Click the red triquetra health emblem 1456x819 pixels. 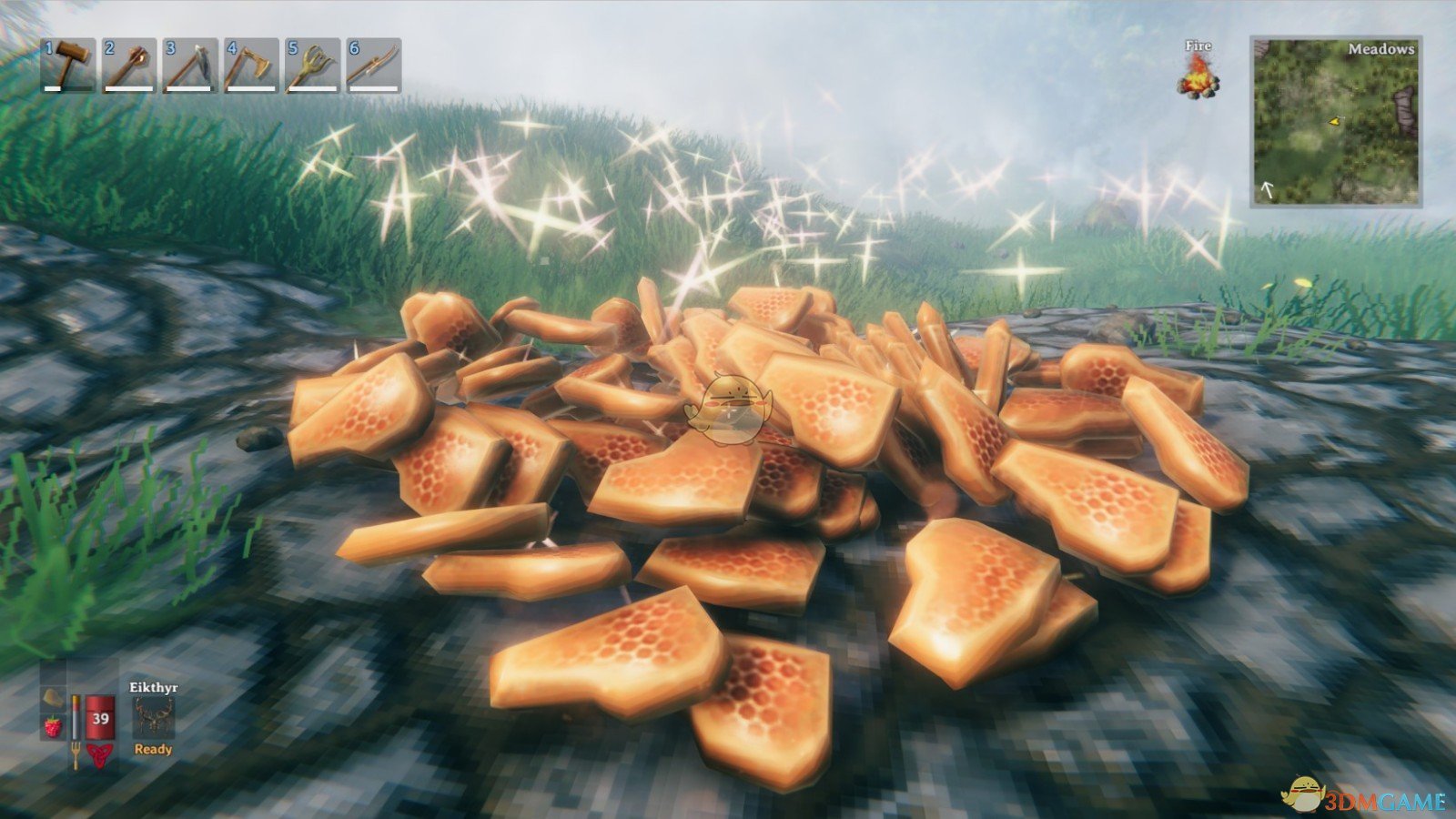[x=98, y=753]
